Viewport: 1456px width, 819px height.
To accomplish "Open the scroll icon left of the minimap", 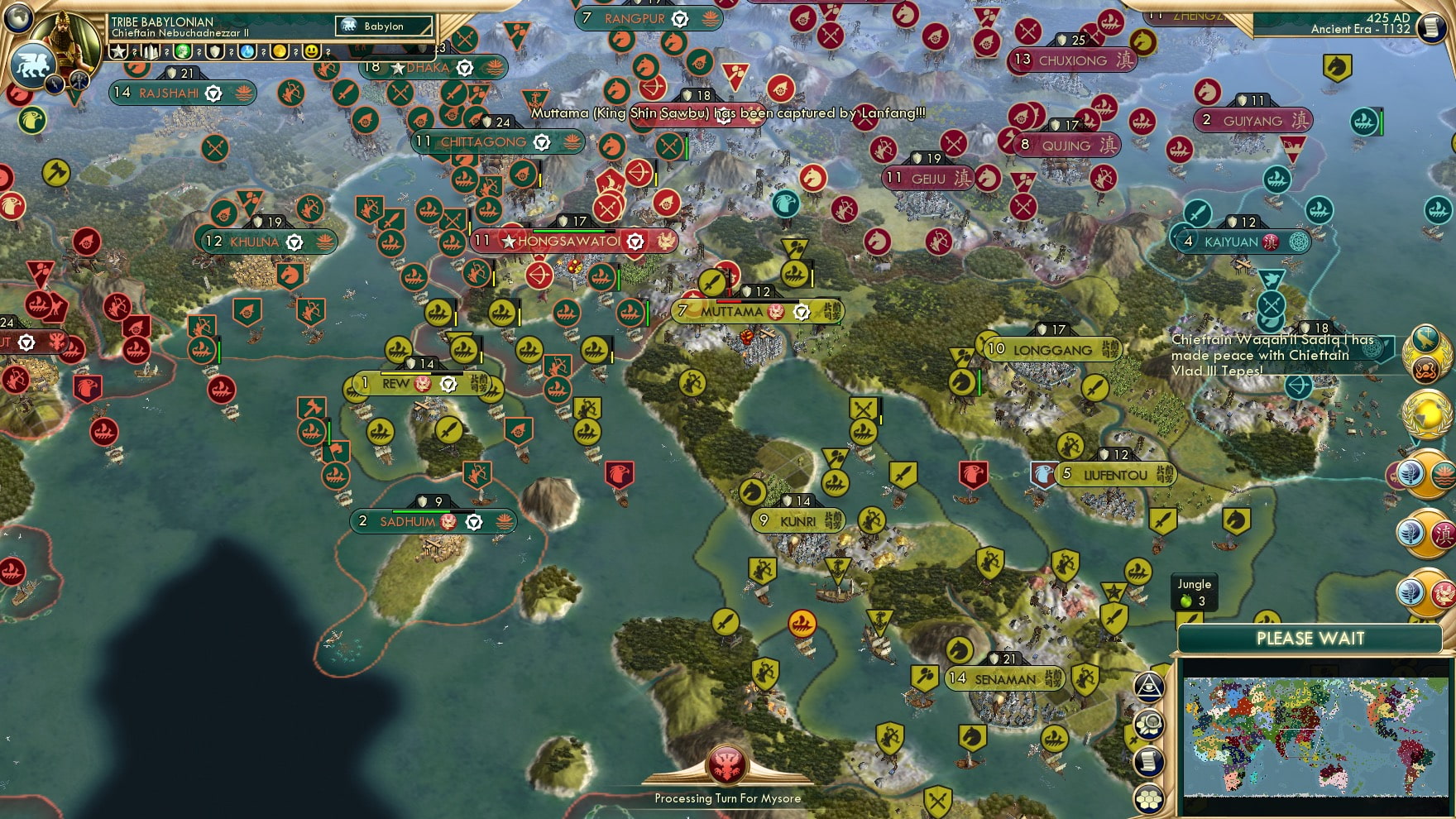I will pos(1149,761).
